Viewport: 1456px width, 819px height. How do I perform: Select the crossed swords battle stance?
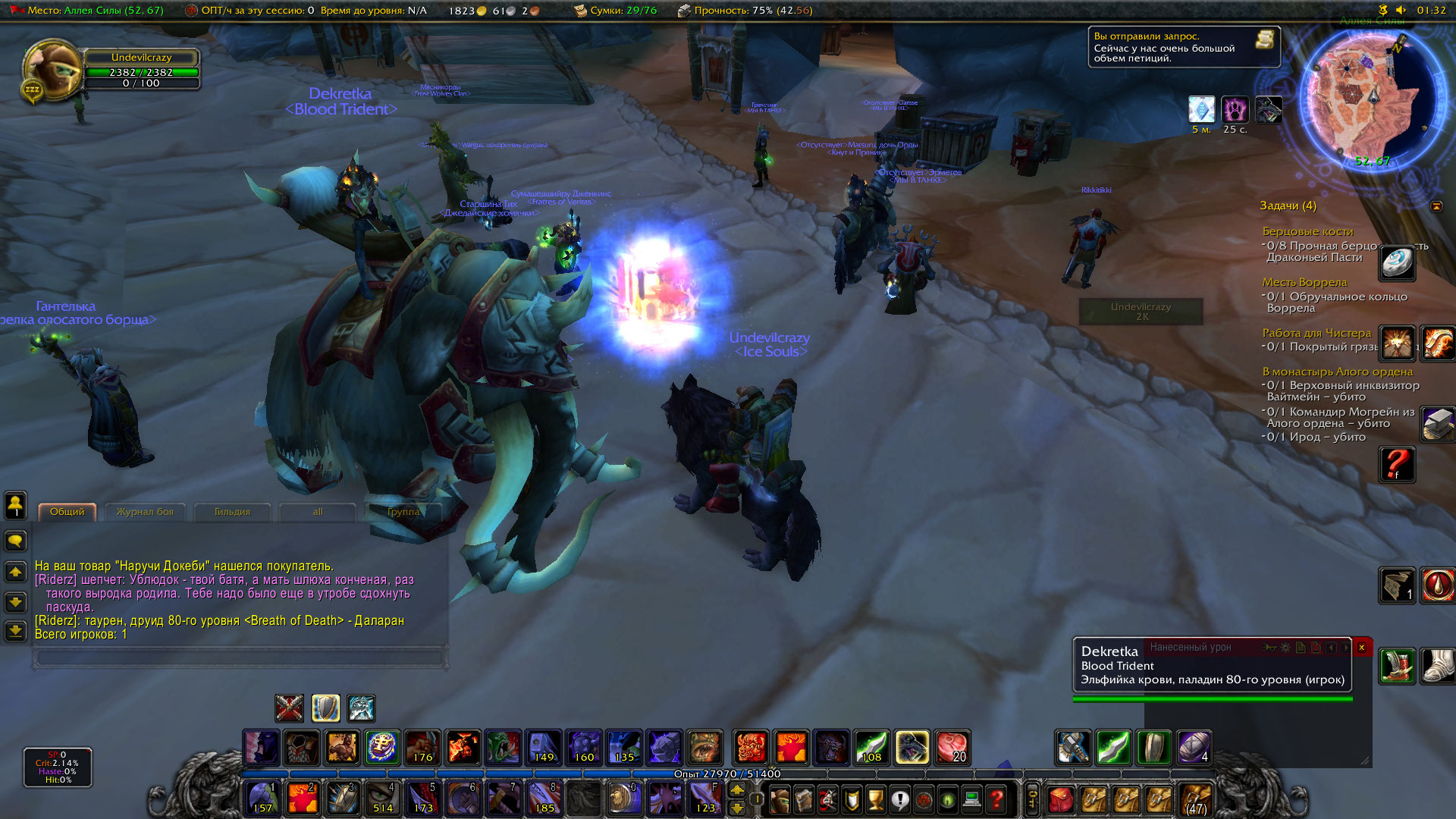[x=290, y=708]
